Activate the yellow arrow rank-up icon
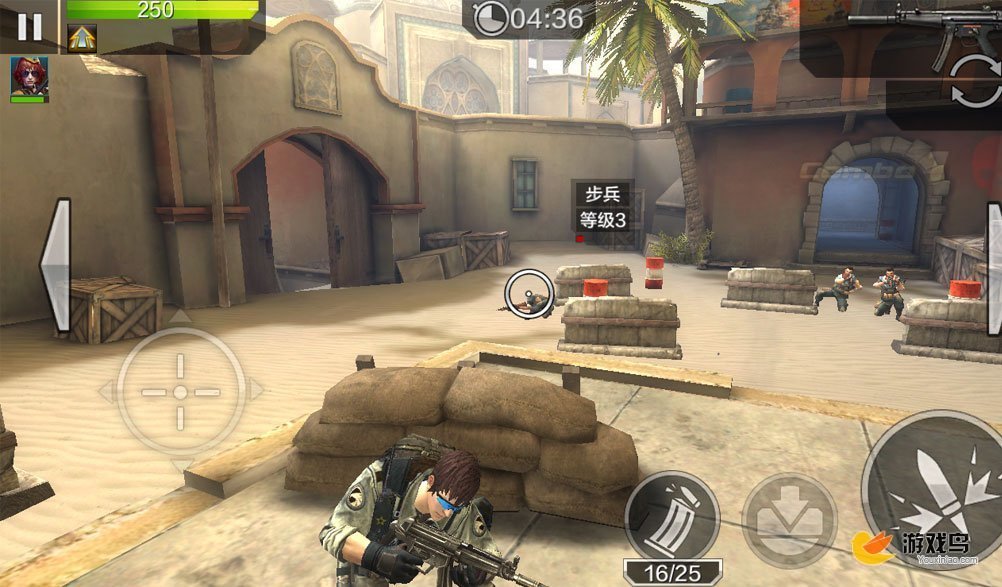This screenshot has width=1002, height=587. coord(82,38)
